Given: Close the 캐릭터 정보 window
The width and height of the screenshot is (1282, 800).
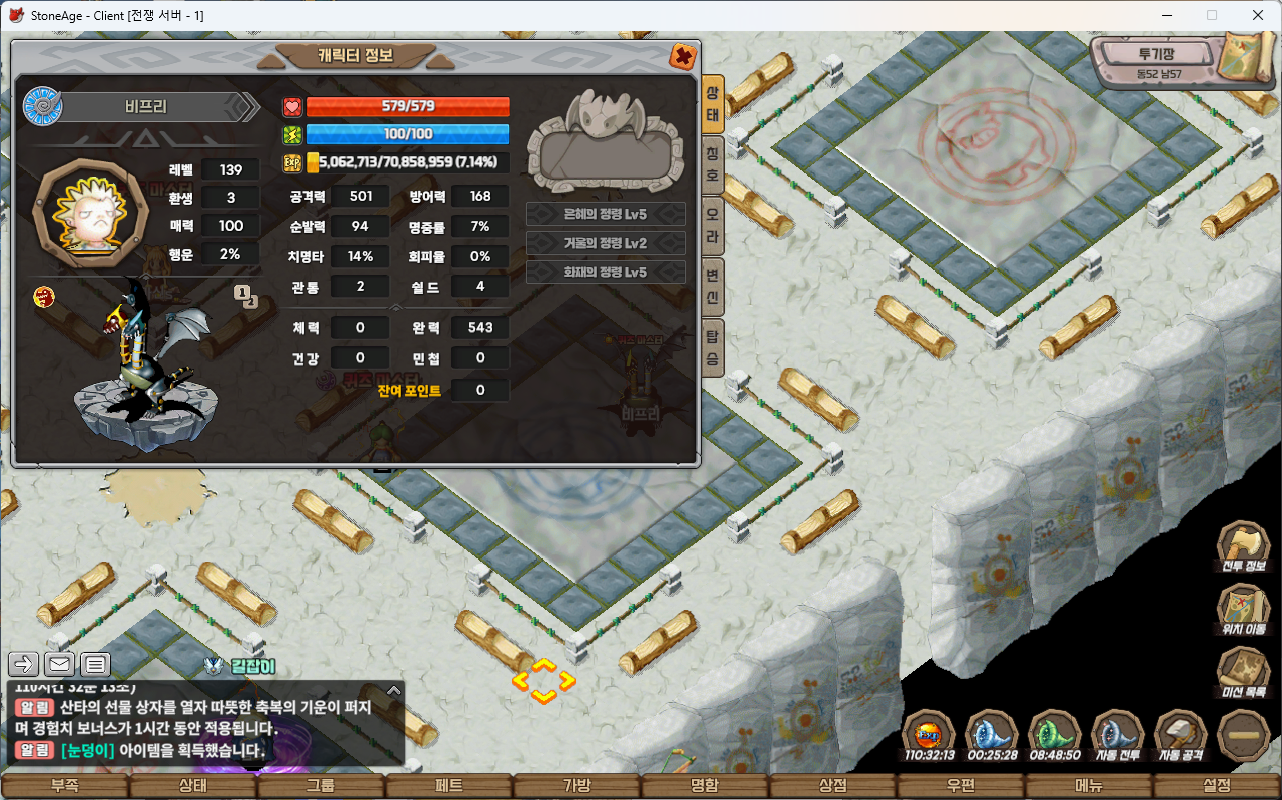Looking at the screenshot, I should (683, 56).
